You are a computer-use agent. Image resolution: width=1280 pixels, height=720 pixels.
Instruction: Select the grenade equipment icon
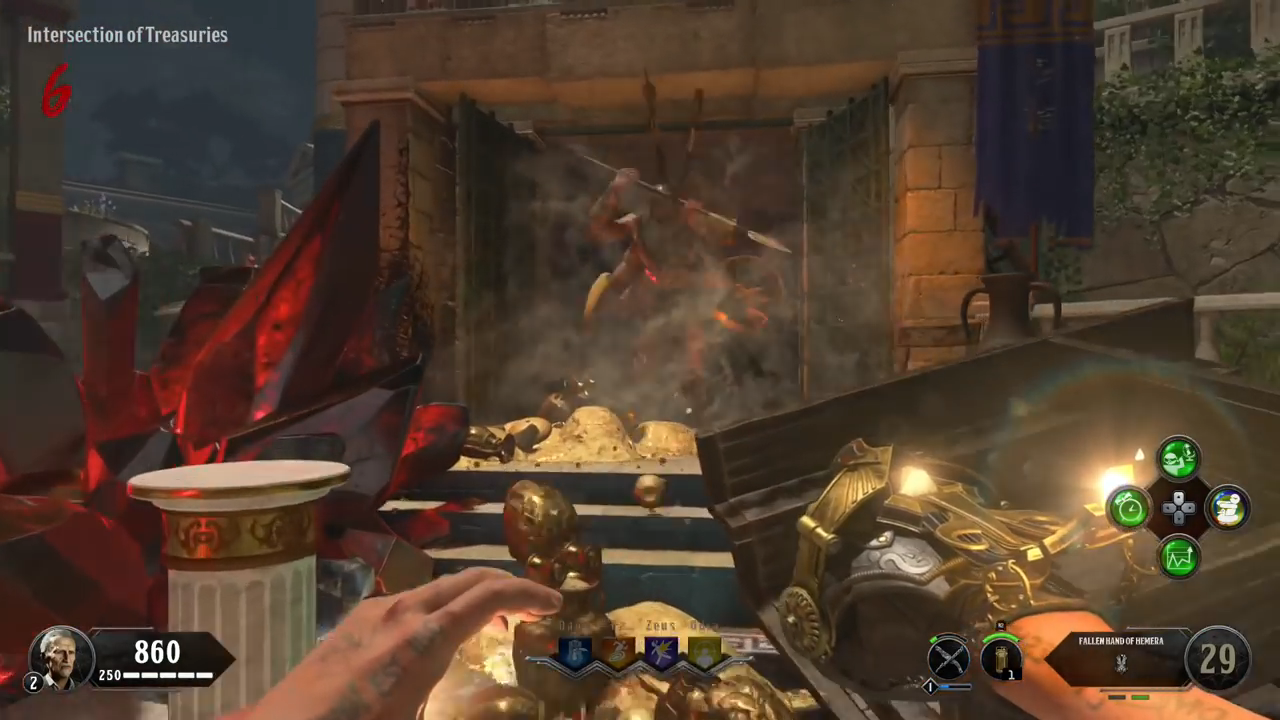(1000, 658)
